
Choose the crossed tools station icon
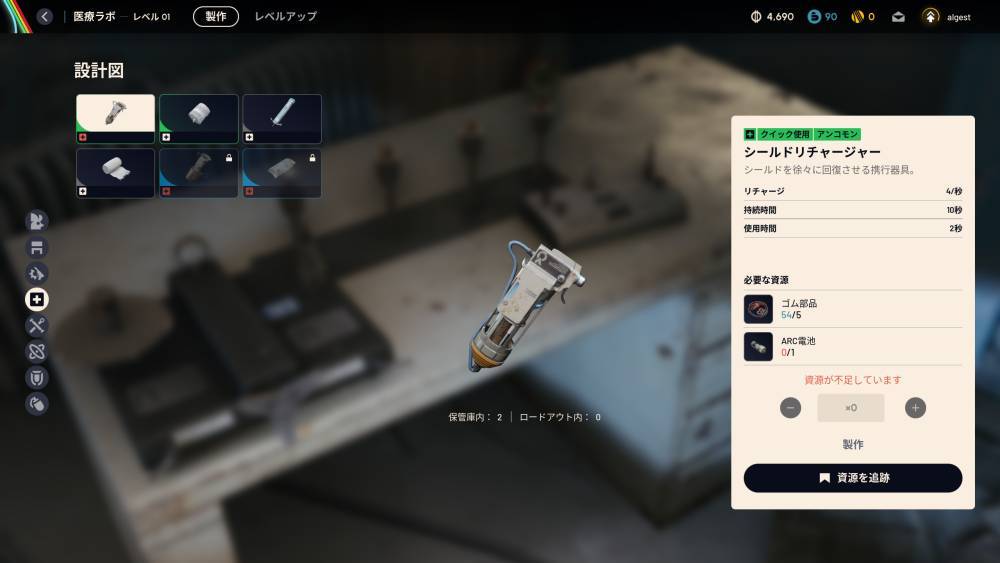click(37, 325)
